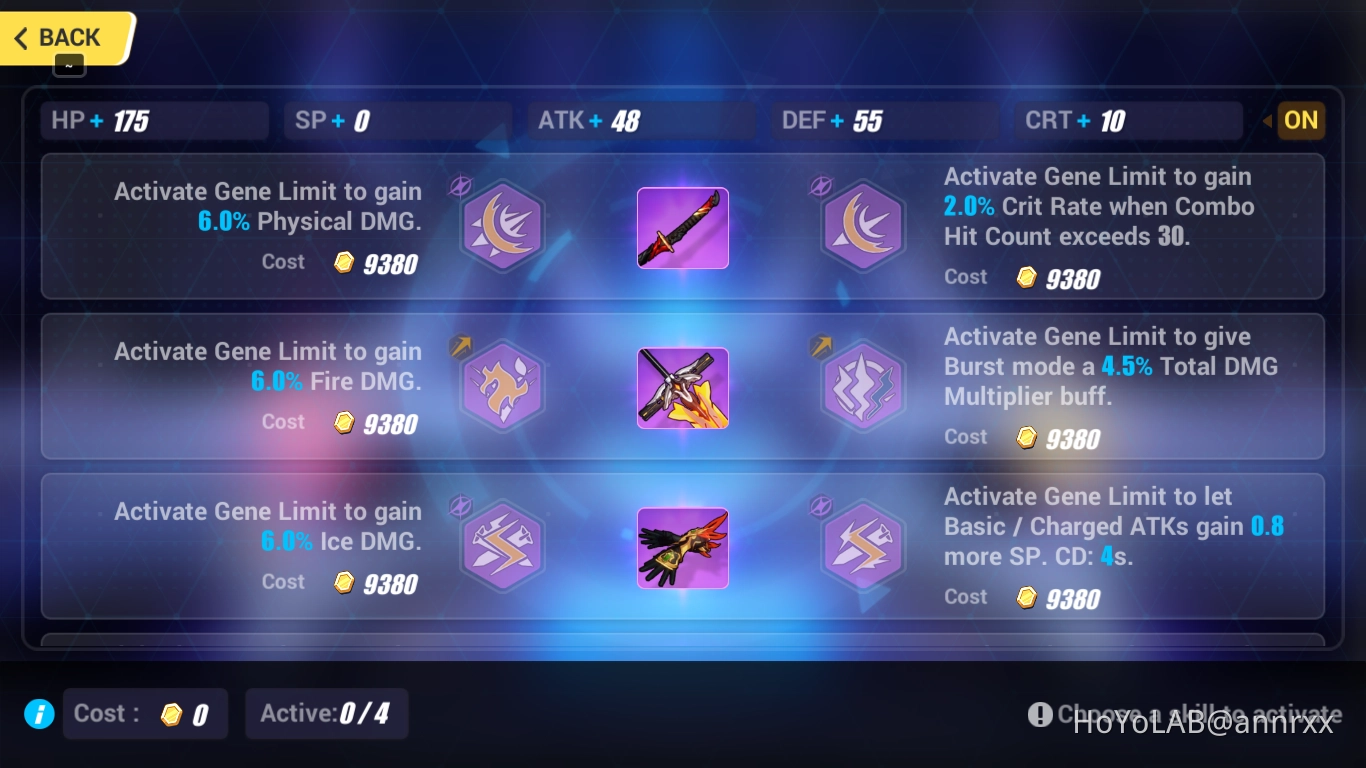The height and width of the screenshot is (768, 1366).
Task: Open the info tooltip via the blue i icon
Action: coord(38,714)
